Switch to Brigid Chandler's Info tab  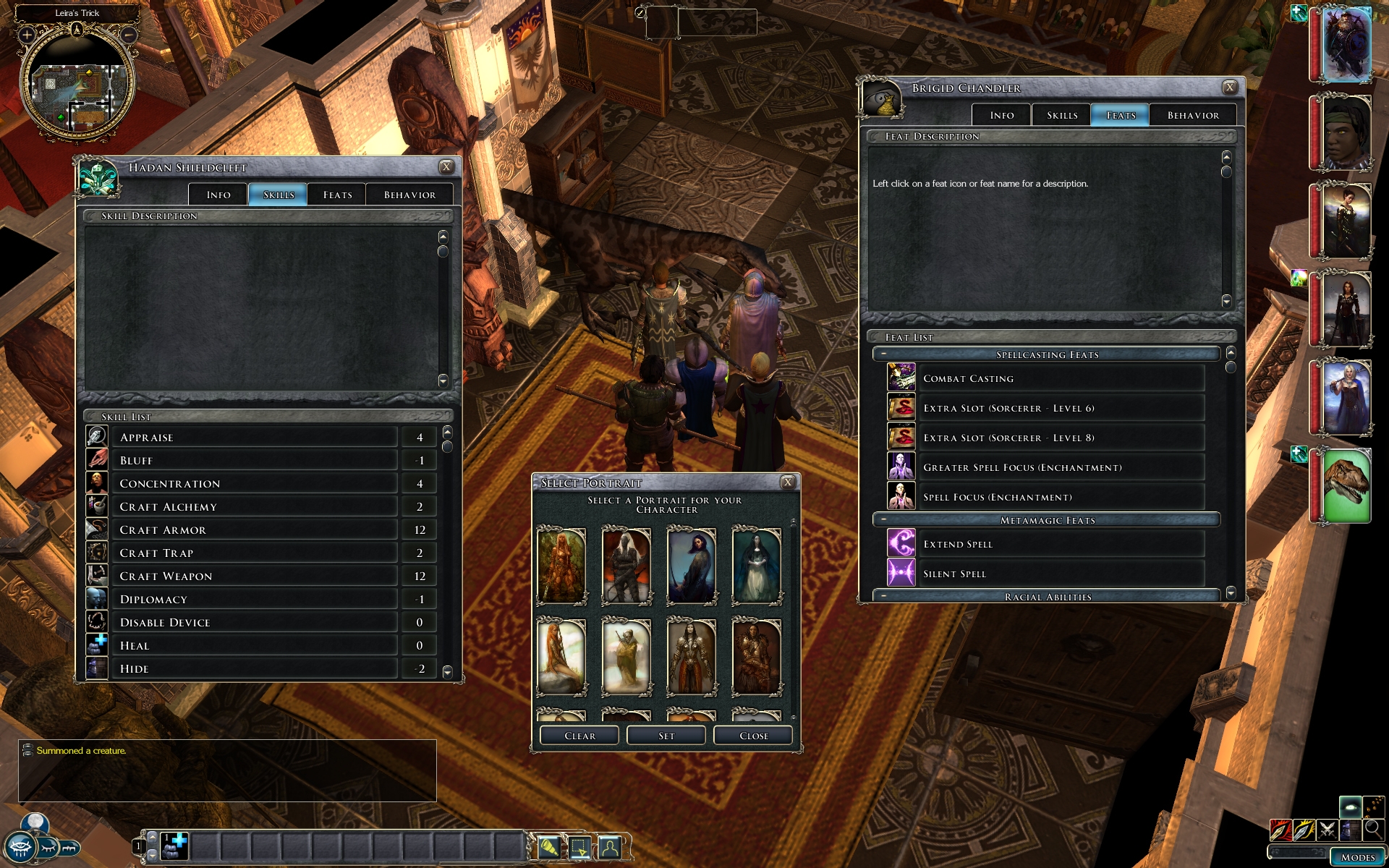coord(1001,115)
